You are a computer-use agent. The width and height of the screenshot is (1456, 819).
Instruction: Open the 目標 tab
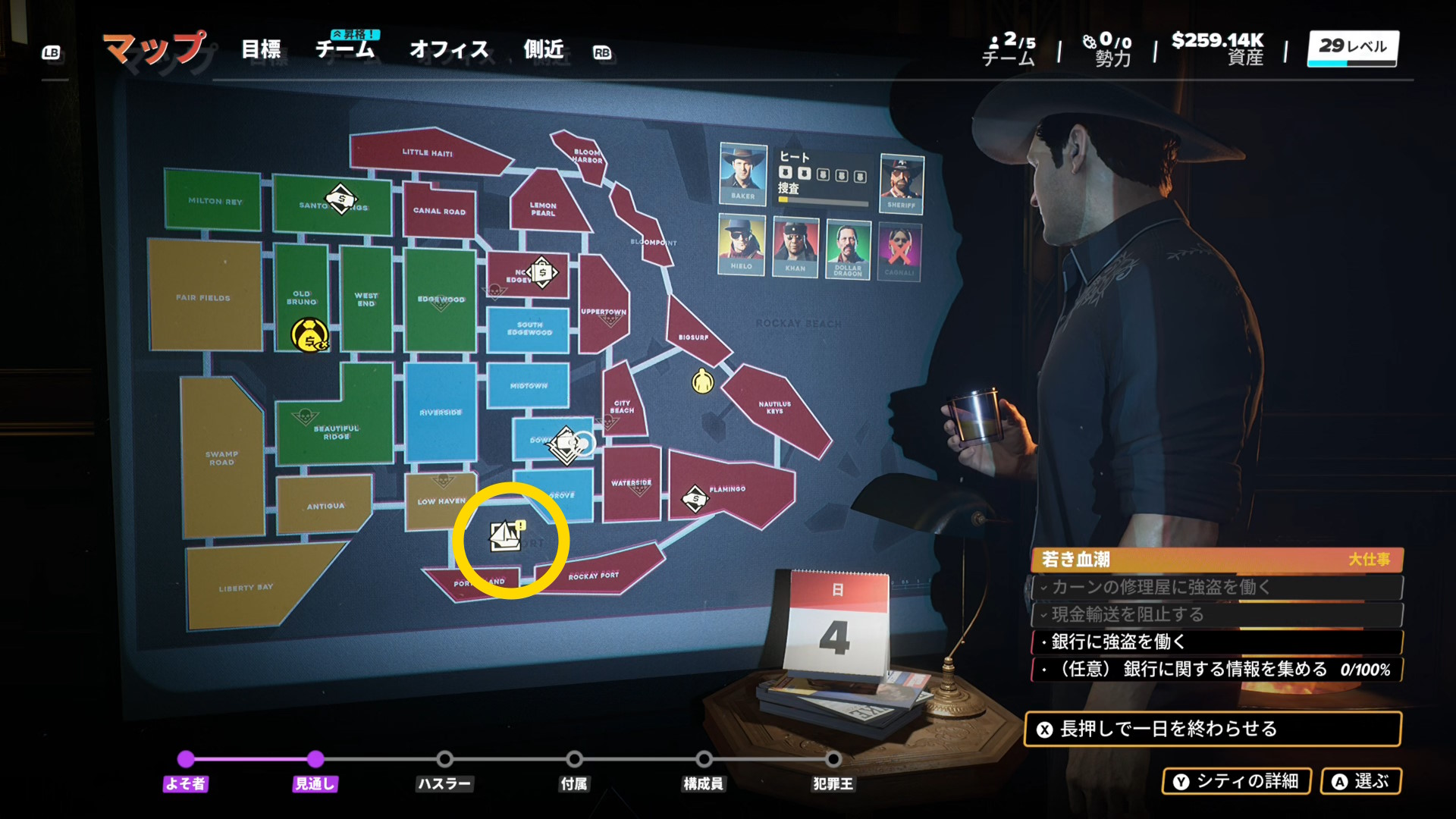(261, 50)
